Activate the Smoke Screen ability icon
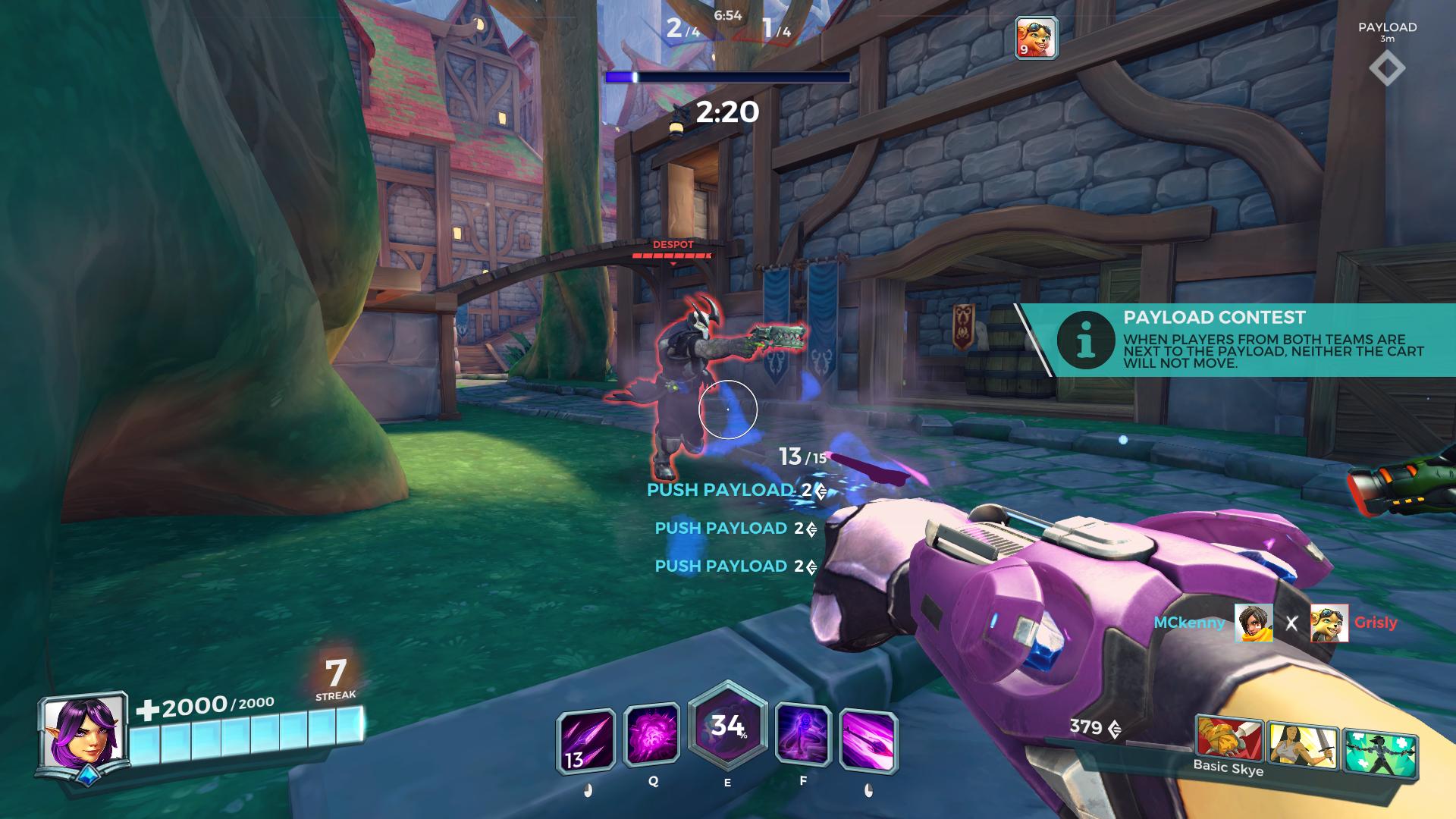Screen dimensions: 1456x819 tap(652, 734)
